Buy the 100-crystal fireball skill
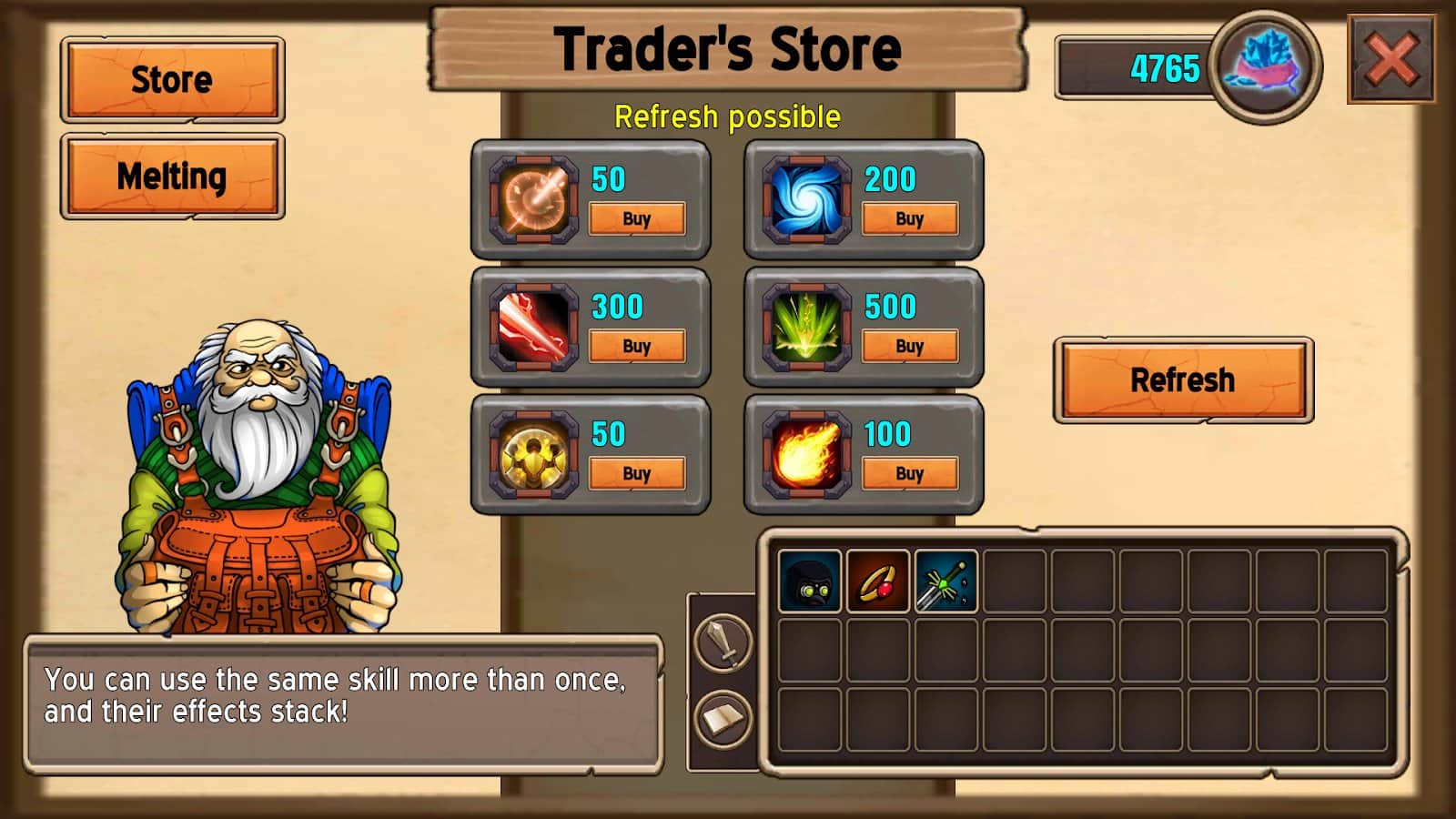 (x=909, y=474)
